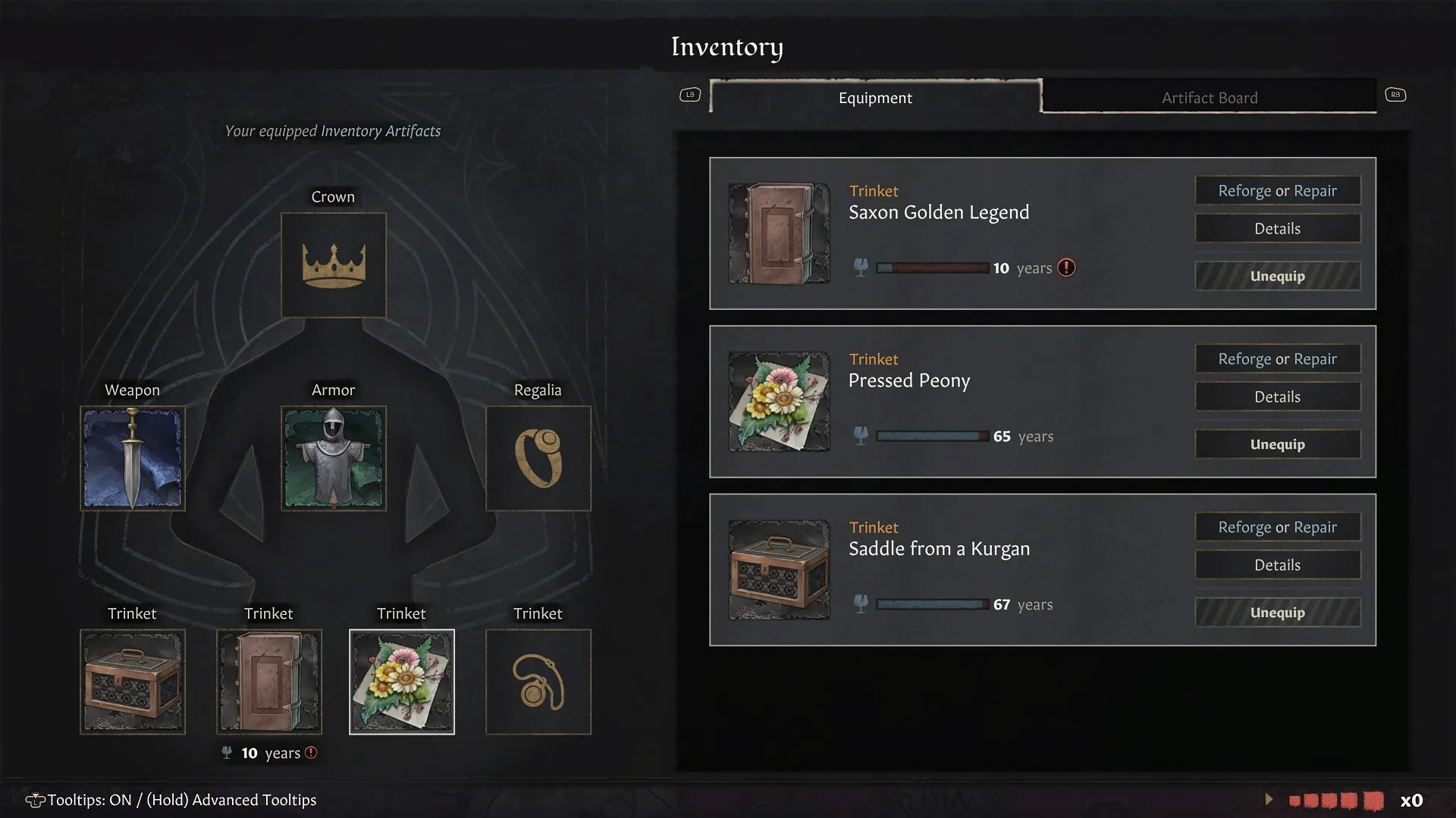Image resolution: width=1456 pixels, height=818 pixels.
Task: Click the Saxon Golden Legend book thumbnail
Action: tap(779, 233)
